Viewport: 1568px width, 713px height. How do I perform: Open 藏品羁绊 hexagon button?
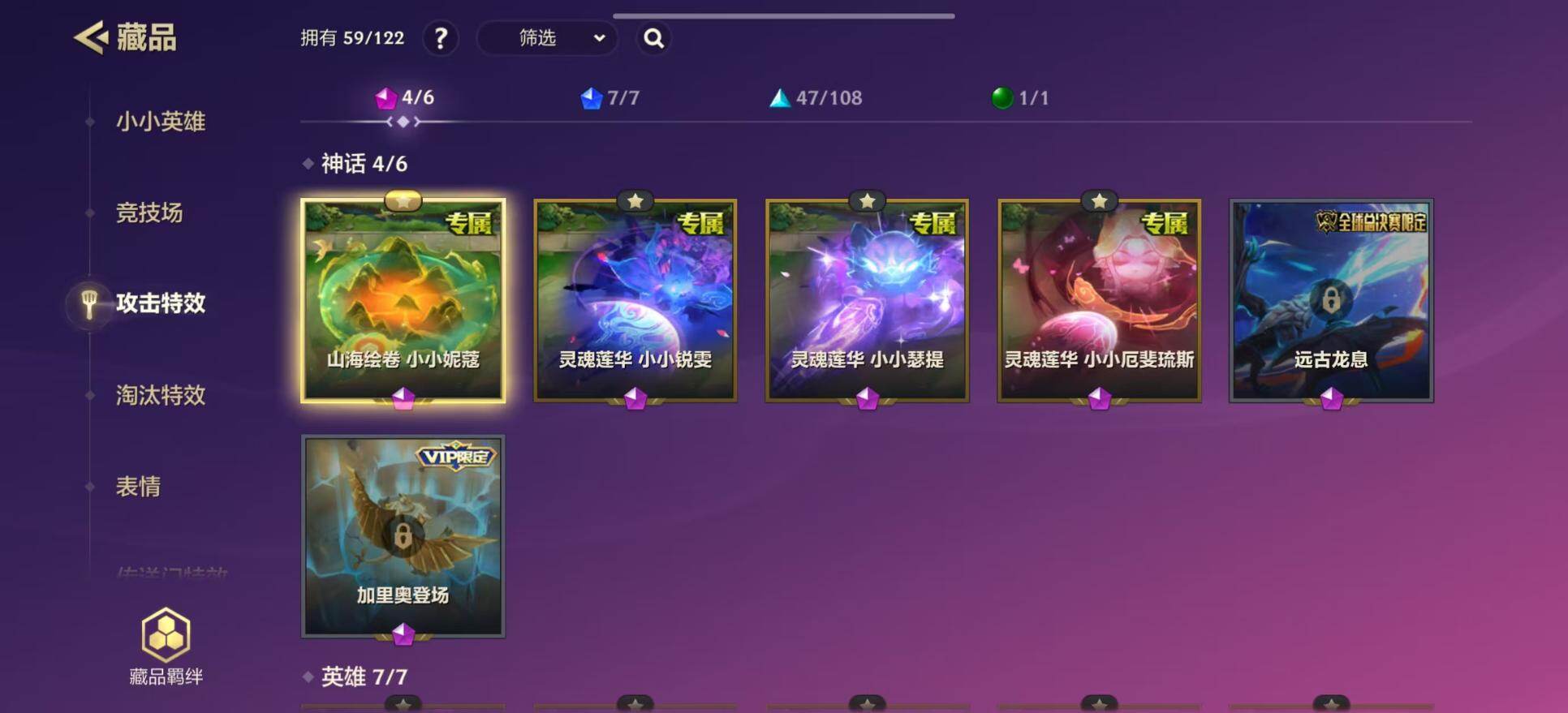pos(166,646)
